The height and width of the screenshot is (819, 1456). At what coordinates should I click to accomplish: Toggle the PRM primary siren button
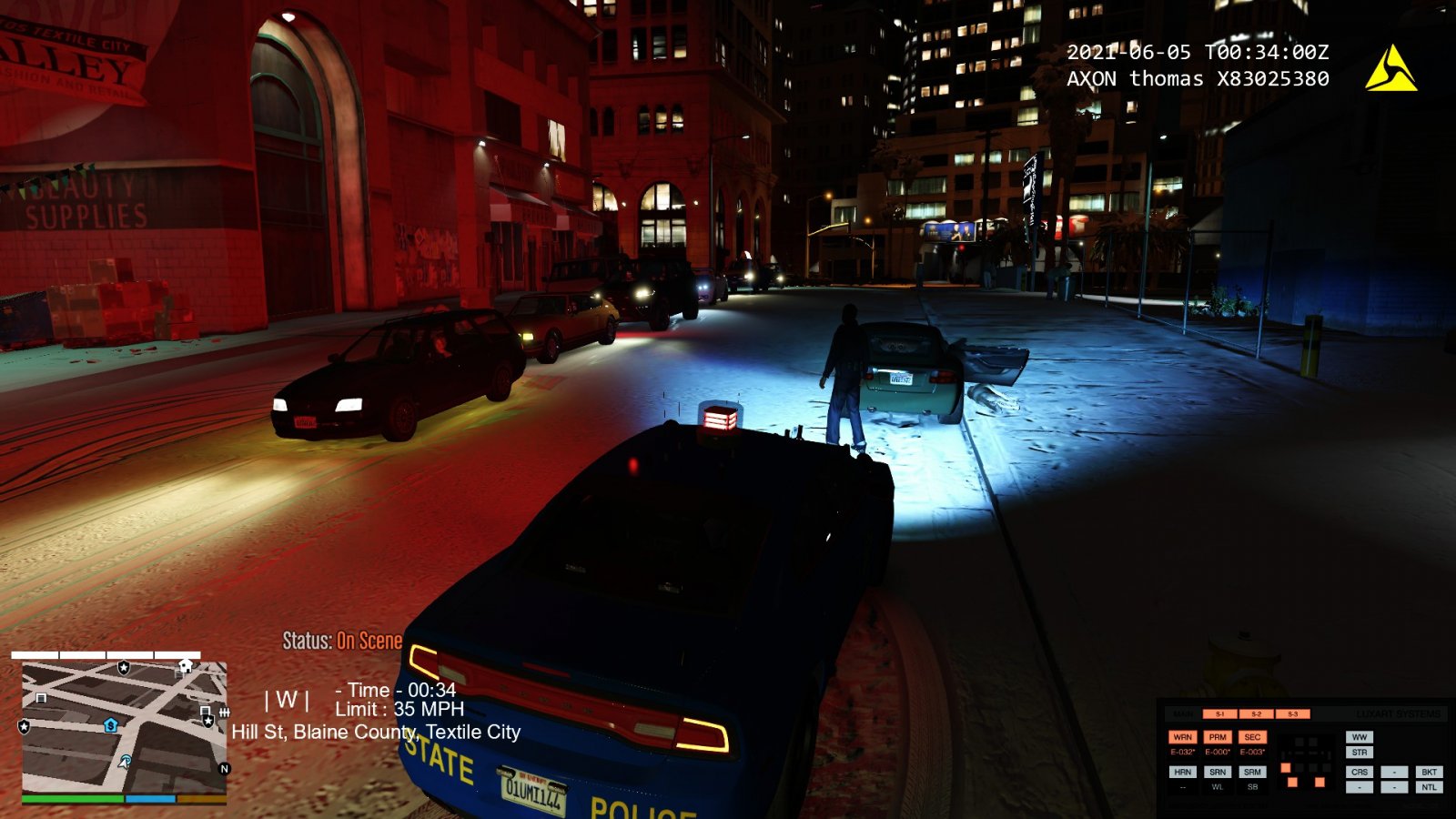[1218, 737]
